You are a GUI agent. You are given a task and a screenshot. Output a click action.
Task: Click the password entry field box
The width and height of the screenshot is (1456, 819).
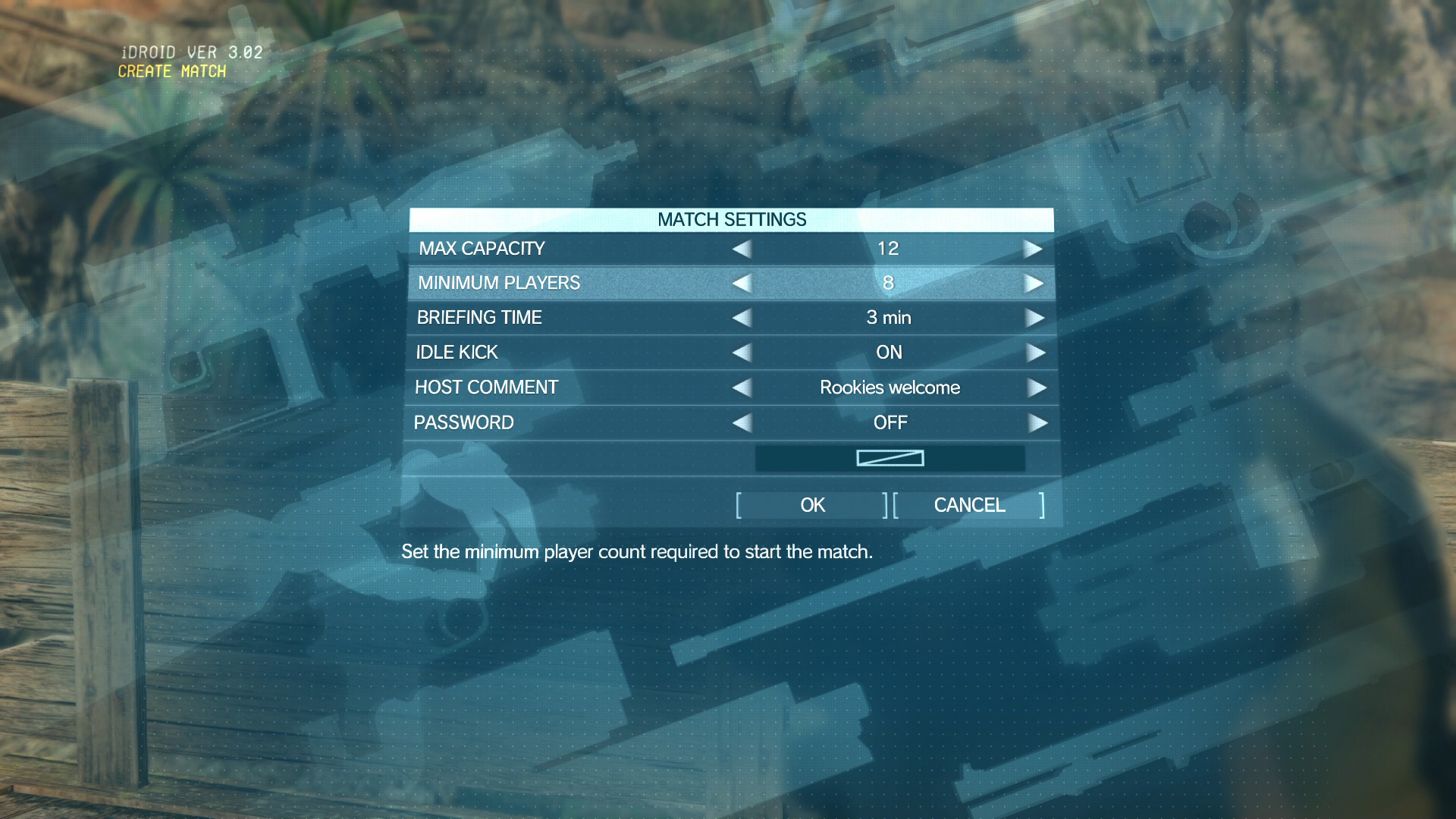890,458
